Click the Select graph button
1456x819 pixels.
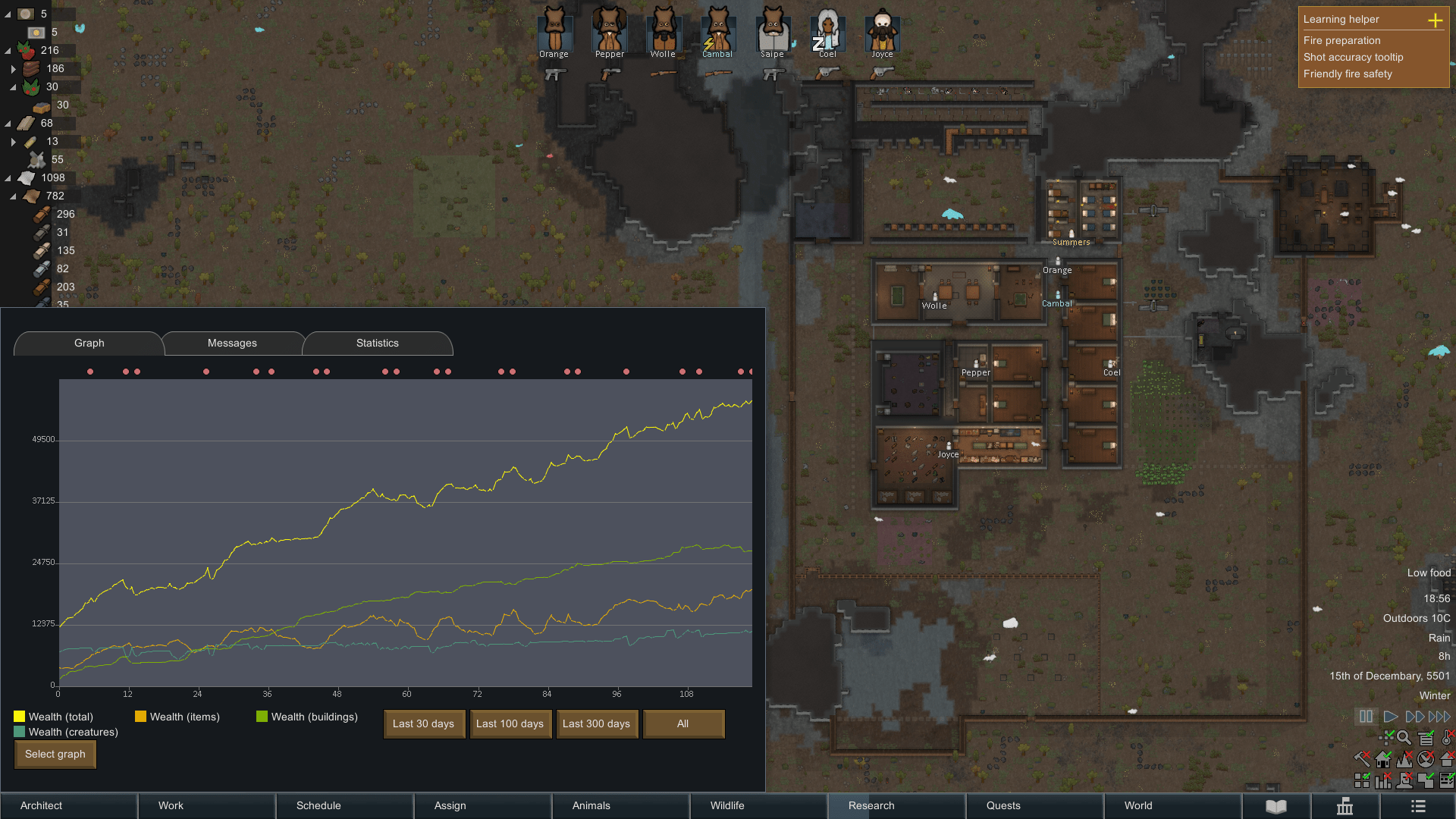(x=55, y=754)
